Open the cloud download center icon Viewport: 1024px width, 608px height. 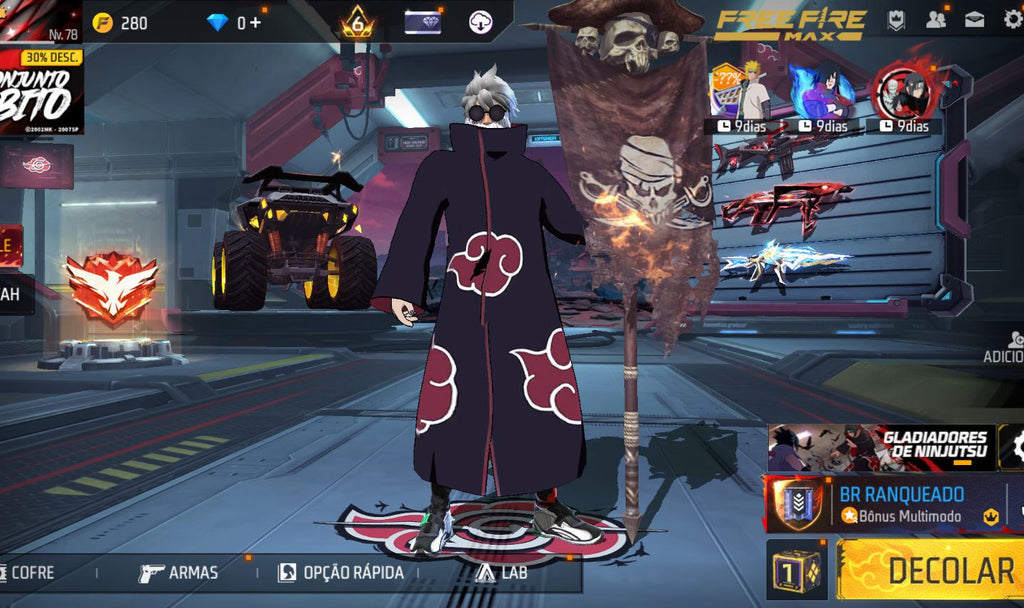coord(481,21)
